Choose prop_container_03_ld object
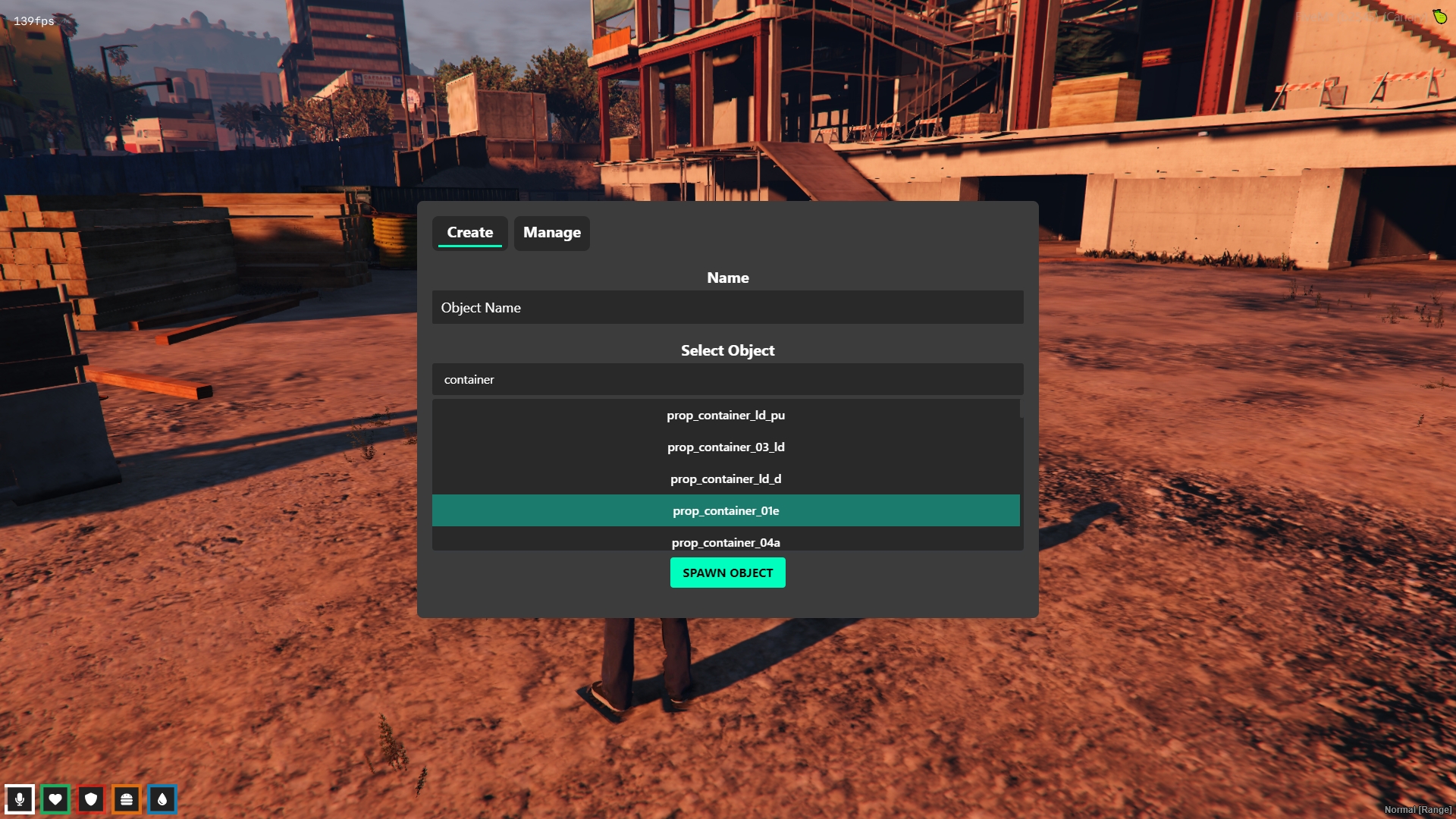This screenshot has width=1456, height=819. (x=726, y=447)
